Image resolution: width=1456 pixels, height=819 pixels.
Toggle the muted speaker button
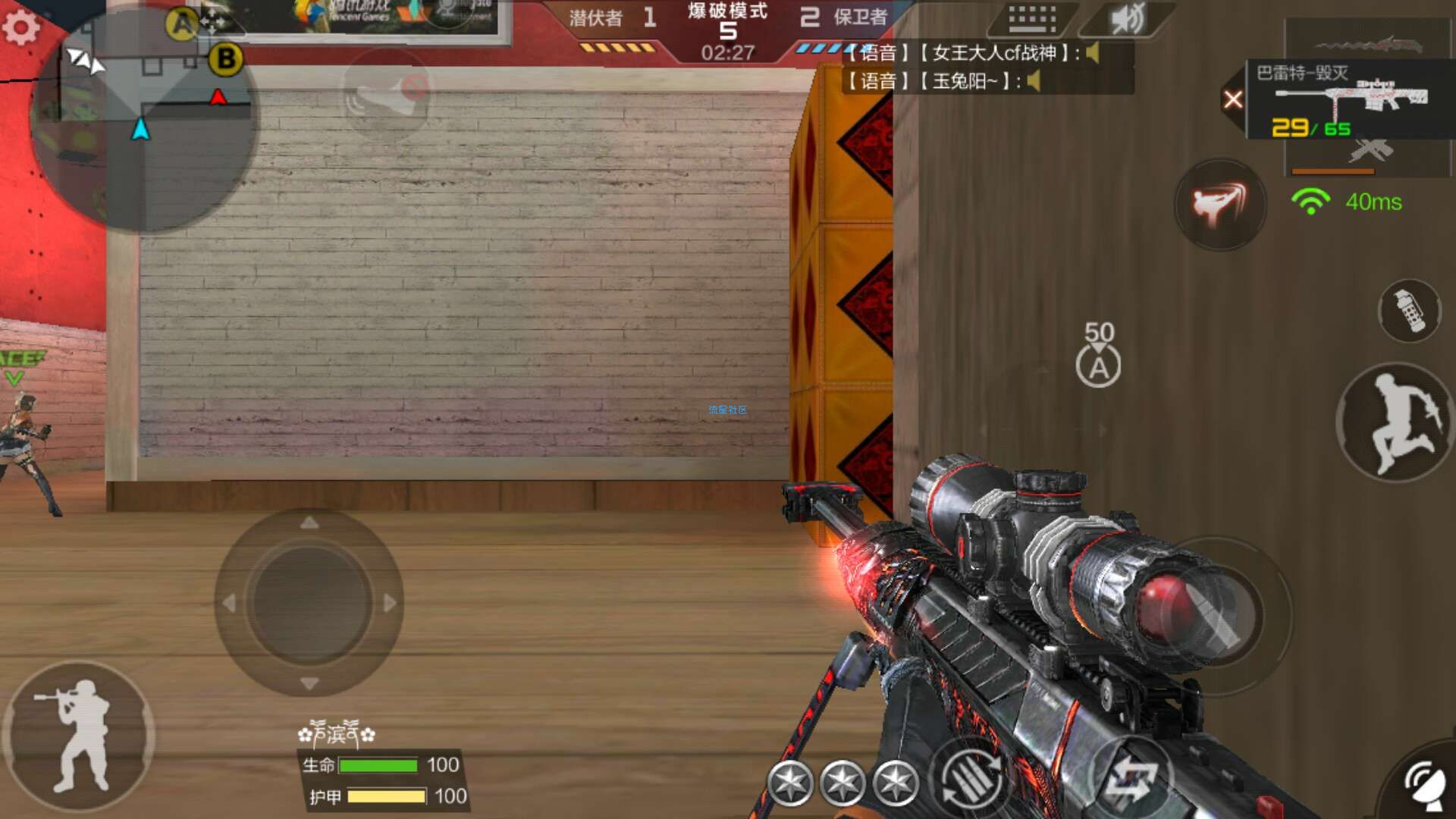[1127, 20]
